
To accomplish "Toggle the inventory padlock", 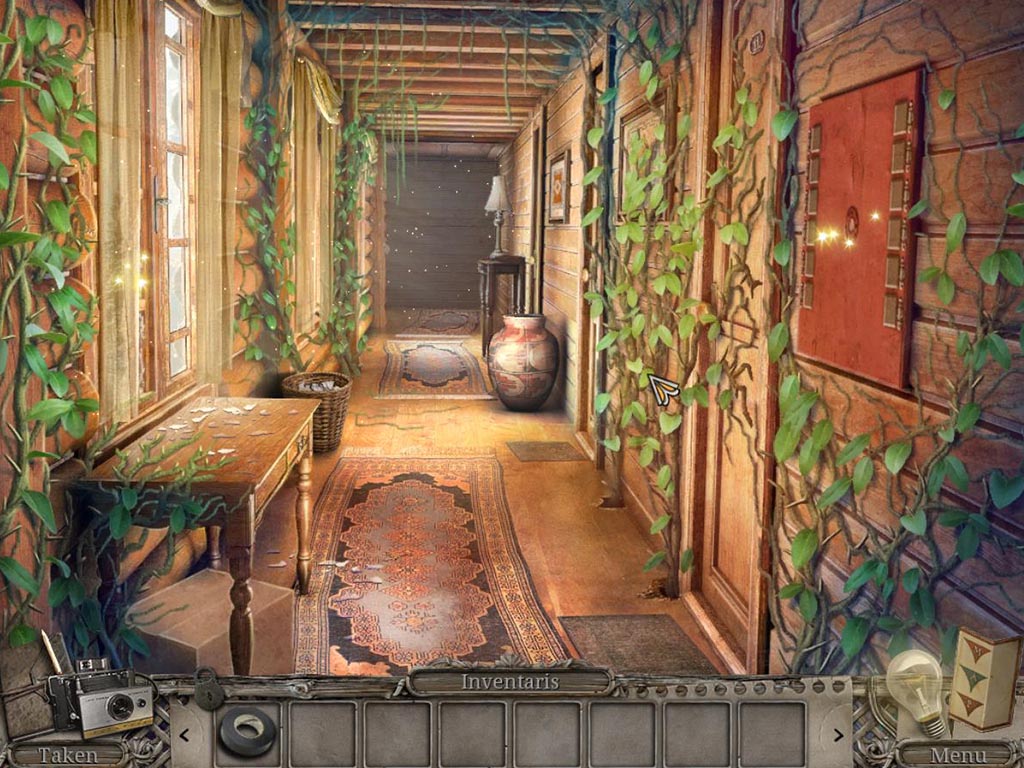I will [x=209, y=689].
